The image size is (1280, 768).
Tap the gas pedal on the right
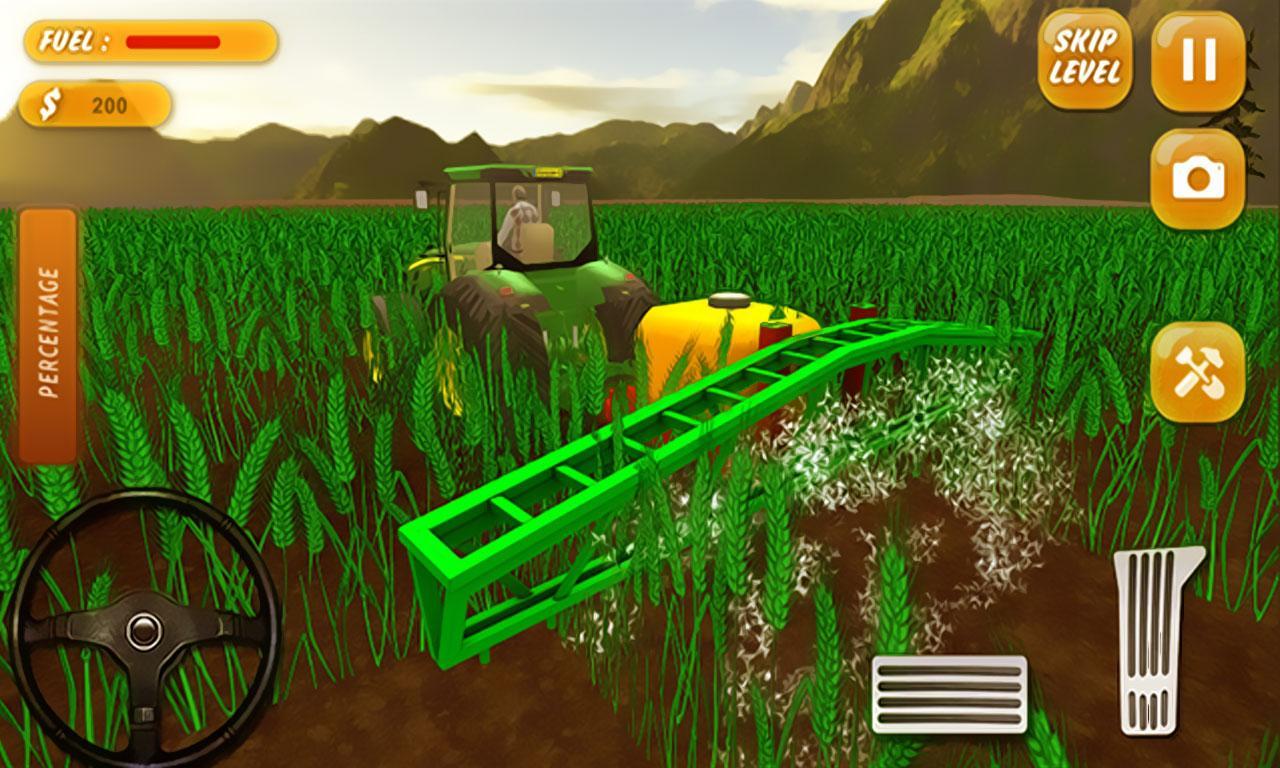(1150, 640)
